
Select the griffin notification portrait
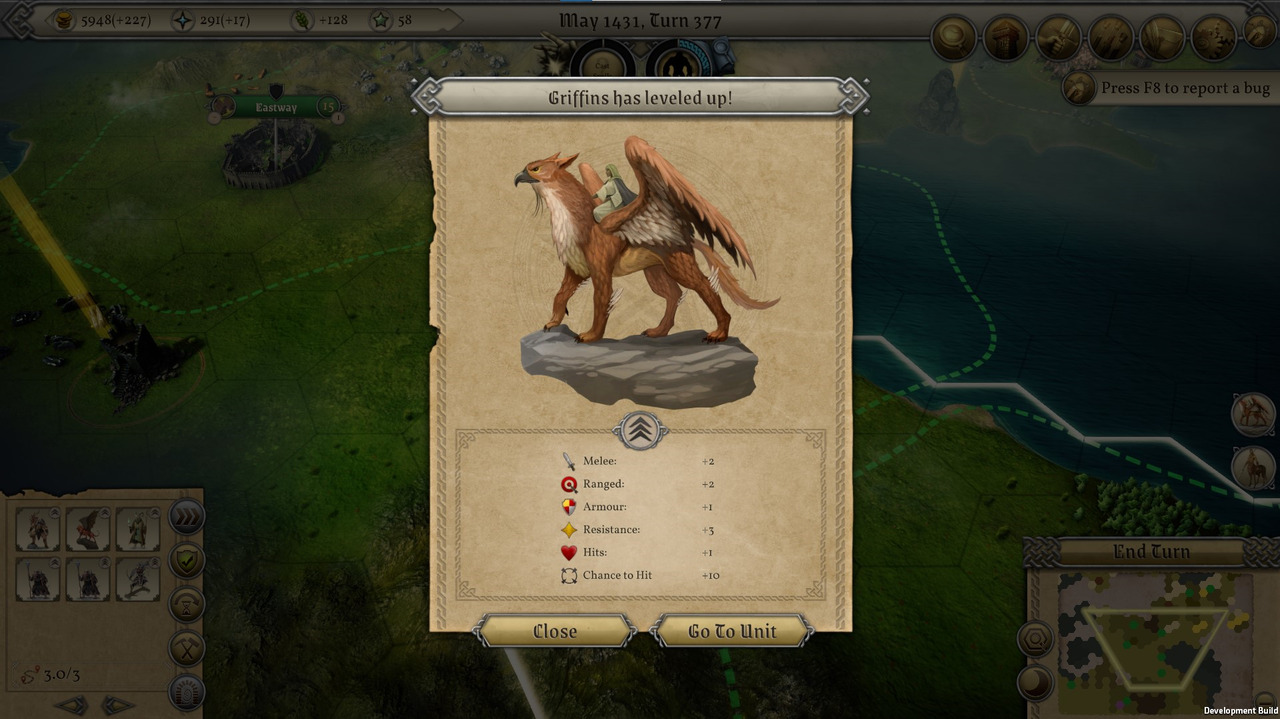click(1253, 415)
